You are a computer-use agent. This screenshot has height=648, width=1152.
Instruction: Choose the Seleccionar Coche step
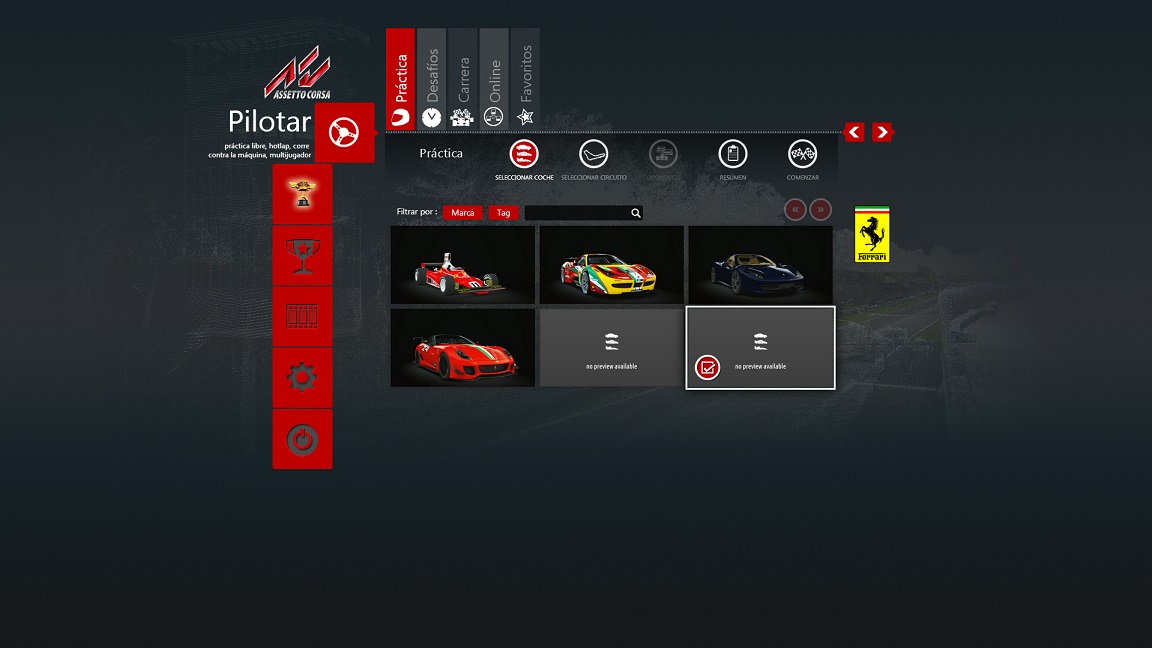point(524,155)
